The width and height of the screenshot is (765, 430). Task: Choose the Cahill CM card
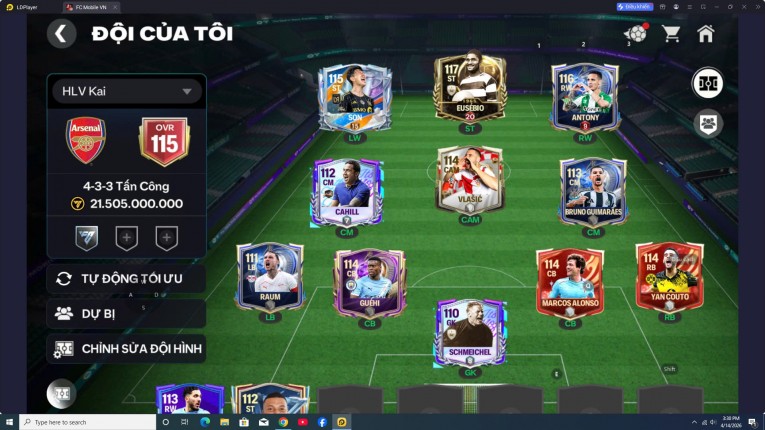coord(347,190)
